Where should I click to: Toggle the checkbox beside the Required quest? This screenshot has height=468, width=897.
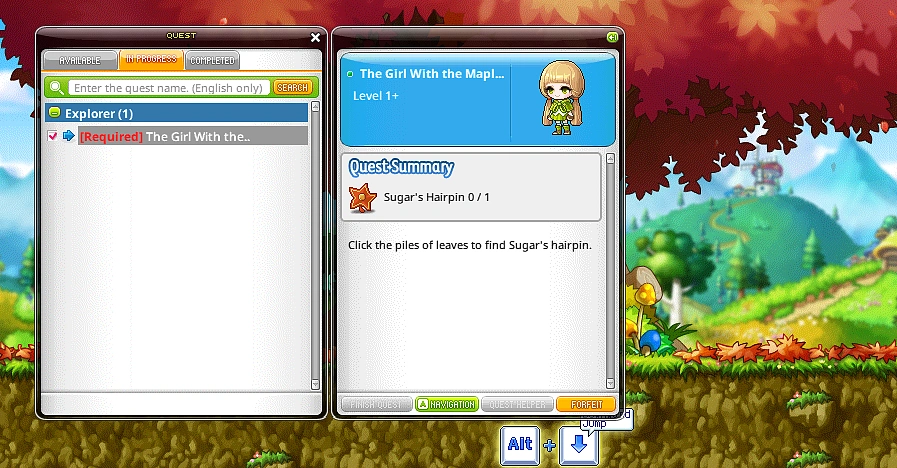click(x=53, y=136)
